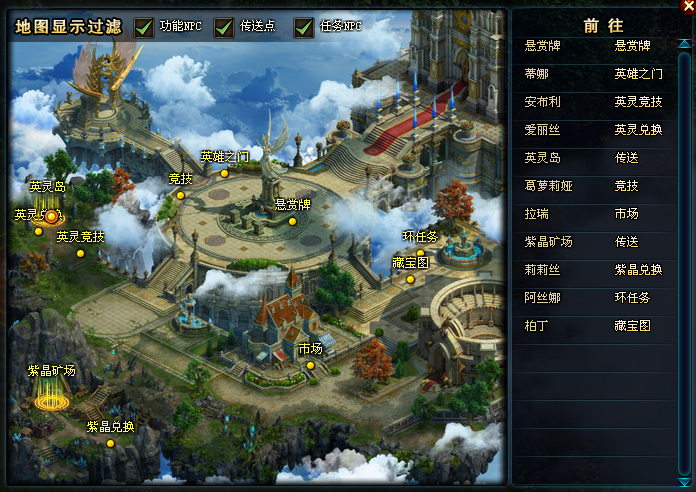Toggle the 功能NPC filter checkbox
Image resolution: width=696 pixels, height=492 pixels.
click(144, 27)
